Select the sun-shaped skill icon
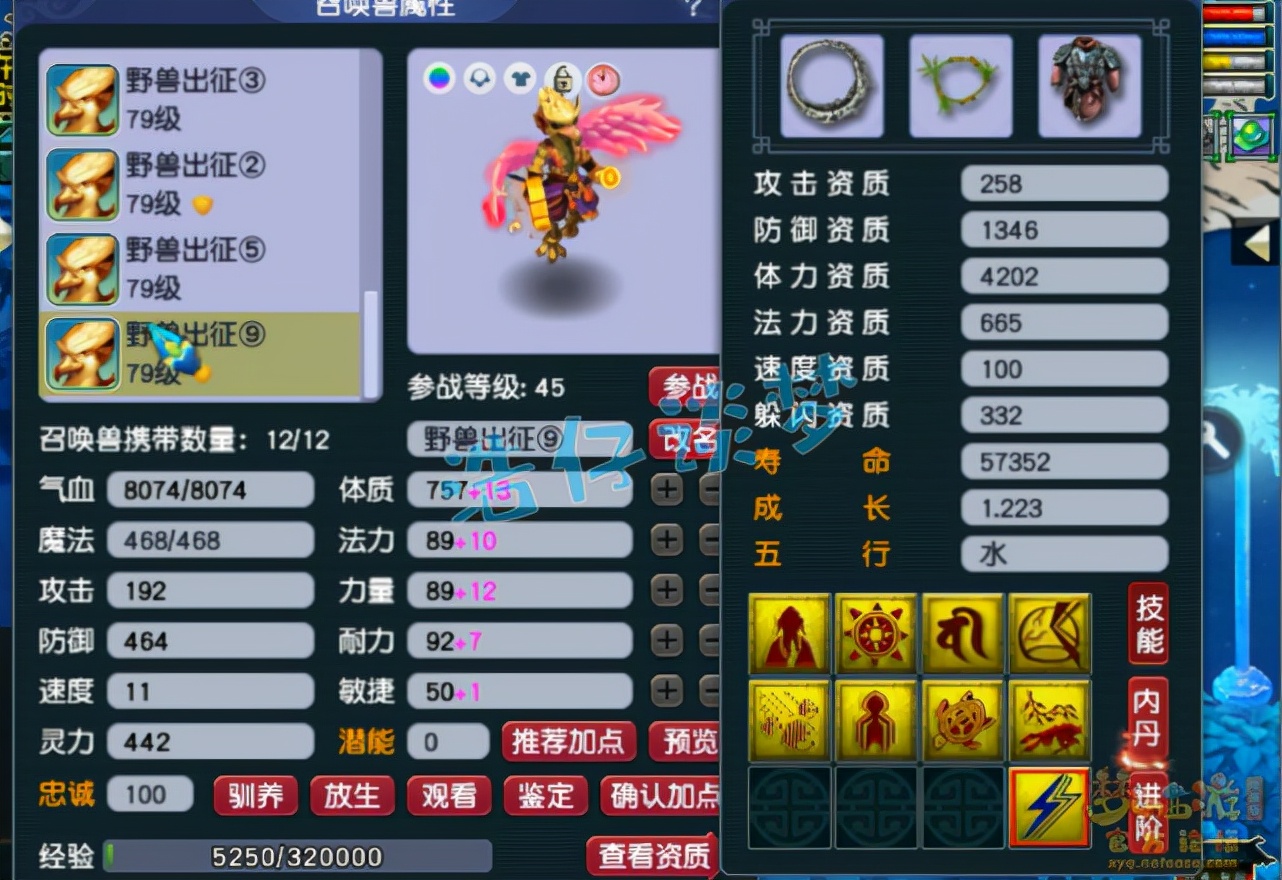This screenshot has height=880, width=1282. tap(876, 633)
